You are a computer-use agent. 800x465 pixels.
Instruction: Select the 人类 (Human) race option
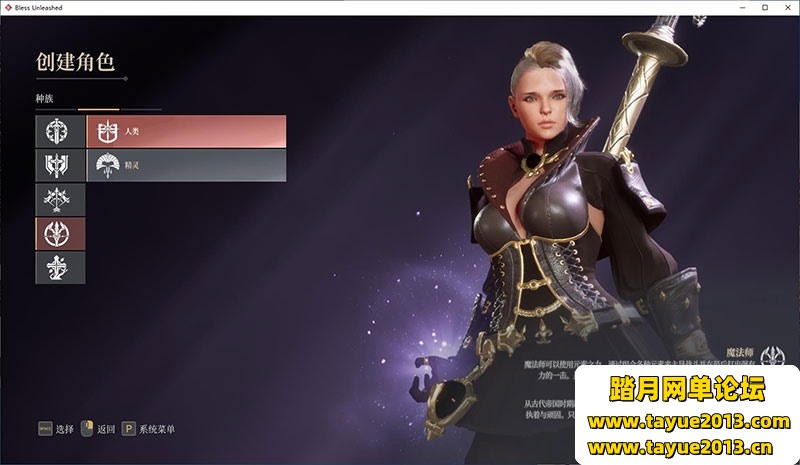tap(186, 131)
